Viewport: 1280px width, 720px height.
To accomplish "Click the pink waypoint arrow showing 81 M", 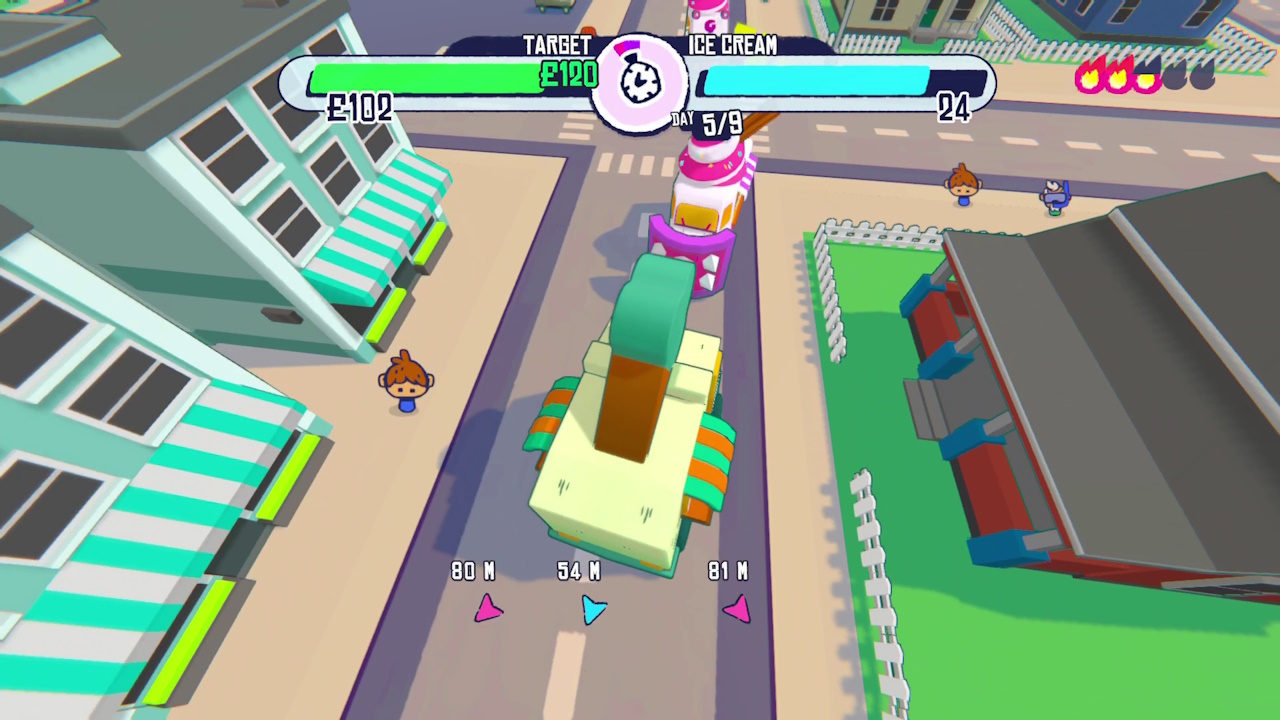I will (x=736, y=610).
